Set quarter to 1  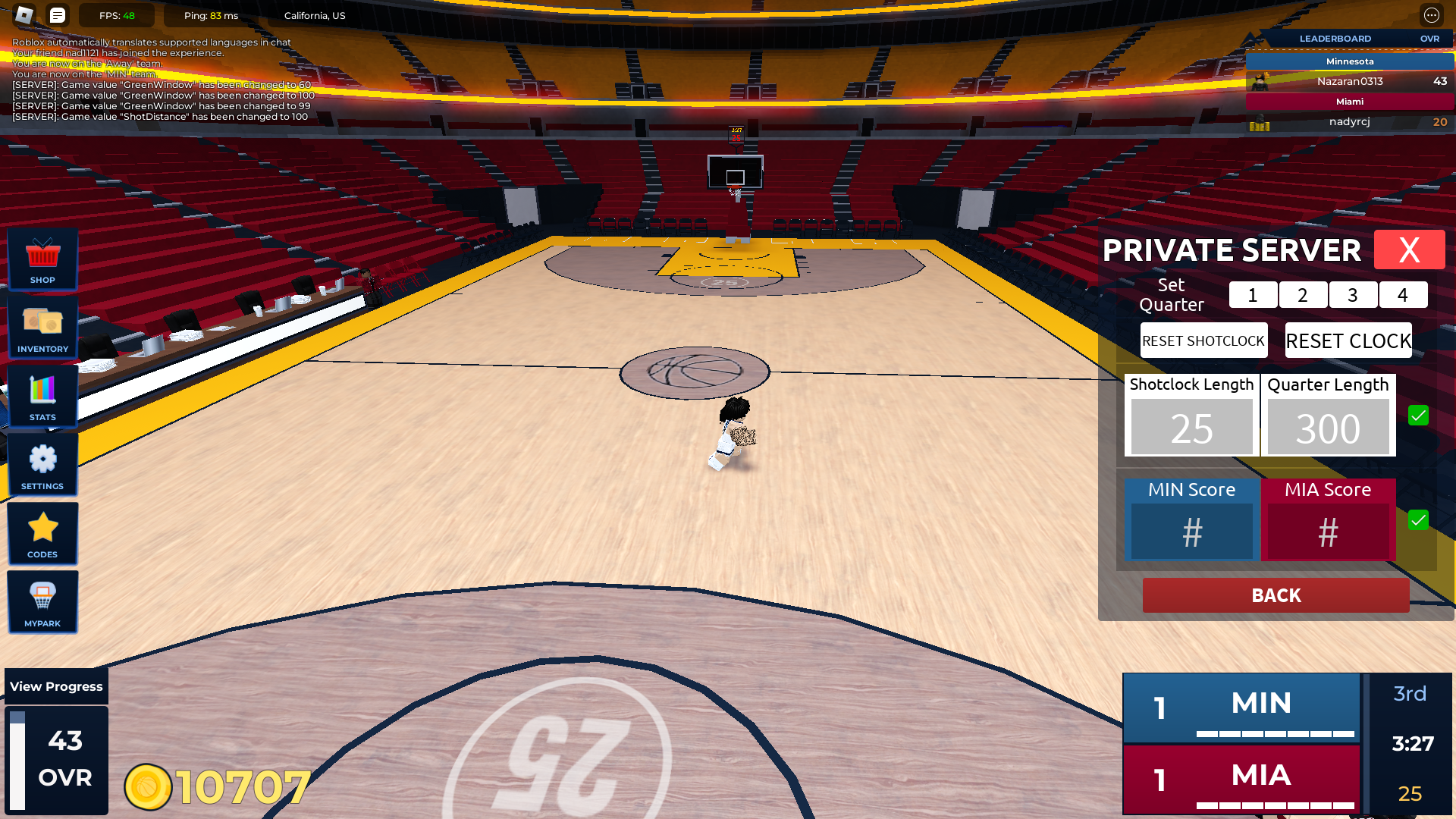(x=1253, y=295)
